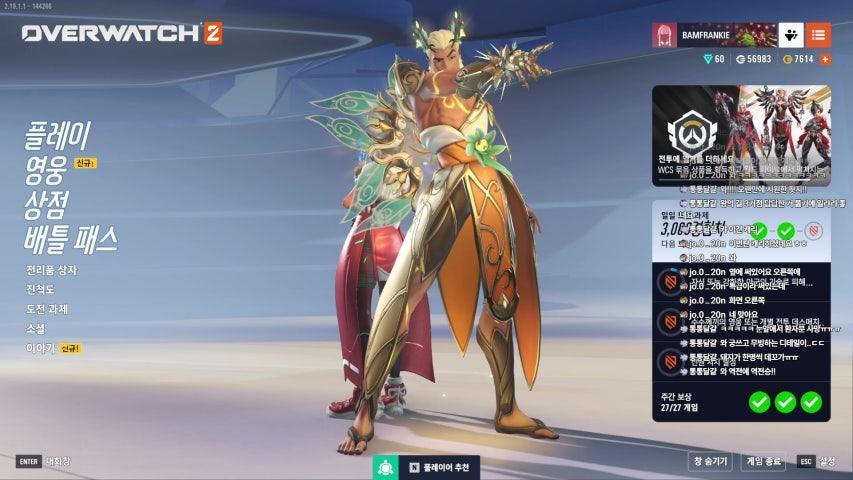Open the weekly rewards 27/27 challenge panel
853x480 pixels.
pyautogui.click(x=741, y=402)
